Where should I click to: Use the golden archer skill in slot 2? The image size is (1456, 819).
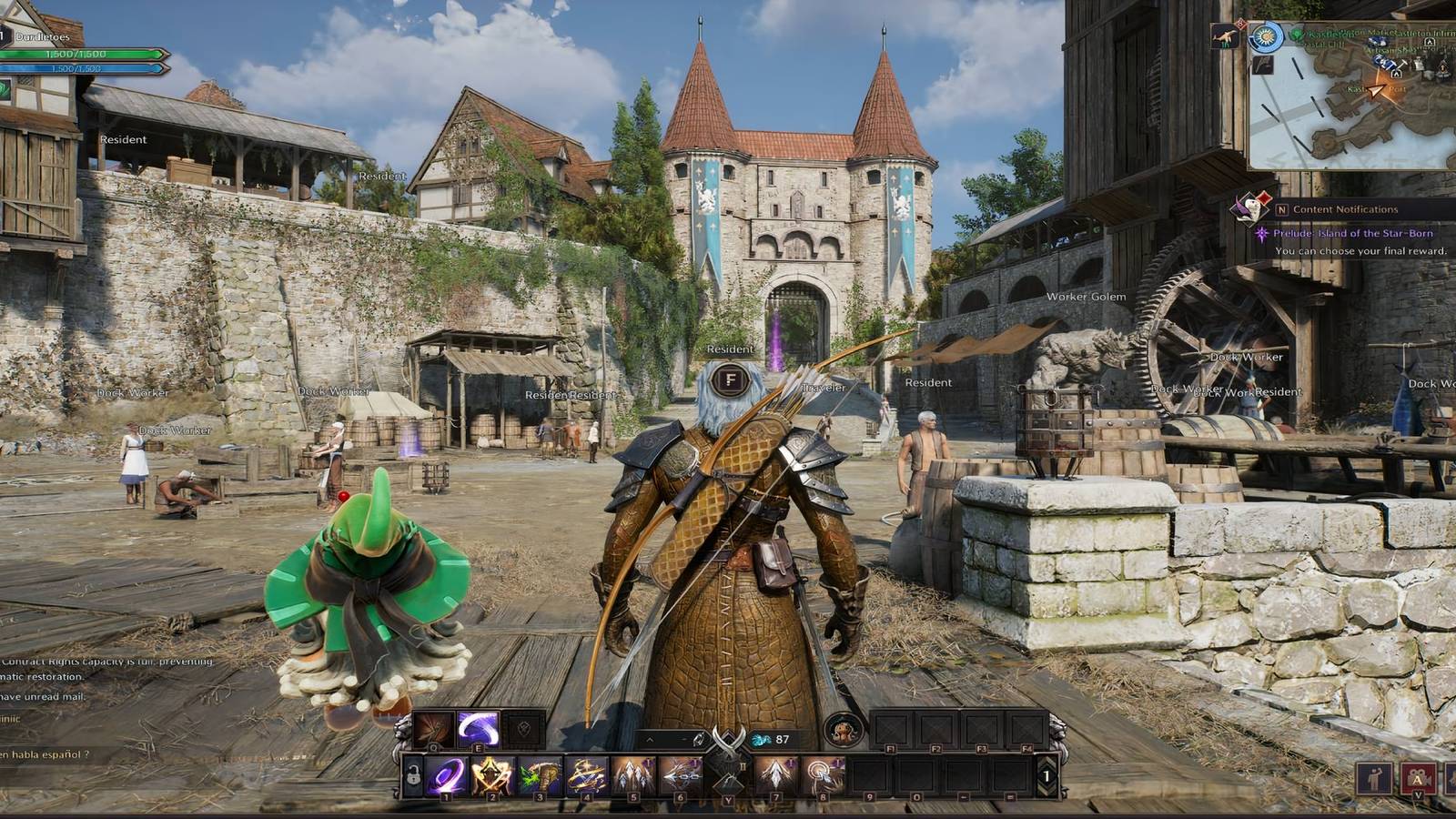click(493, 776)
